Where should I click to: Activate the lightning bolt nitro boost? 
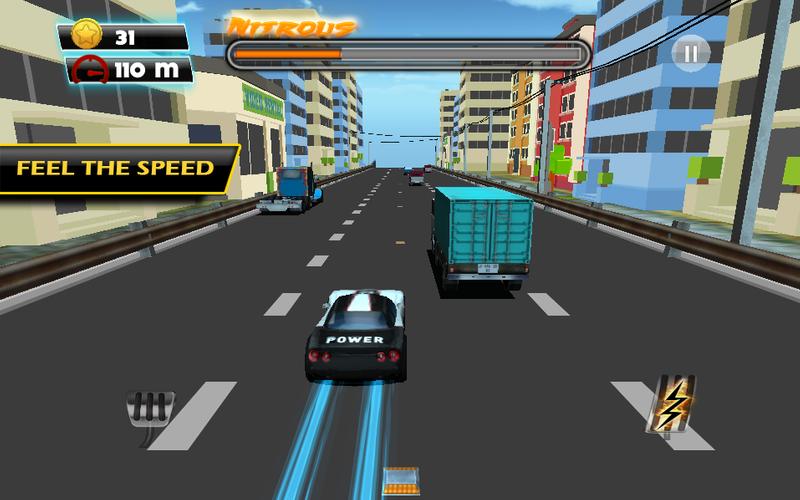pyautogui.click(x=674, y=403)
